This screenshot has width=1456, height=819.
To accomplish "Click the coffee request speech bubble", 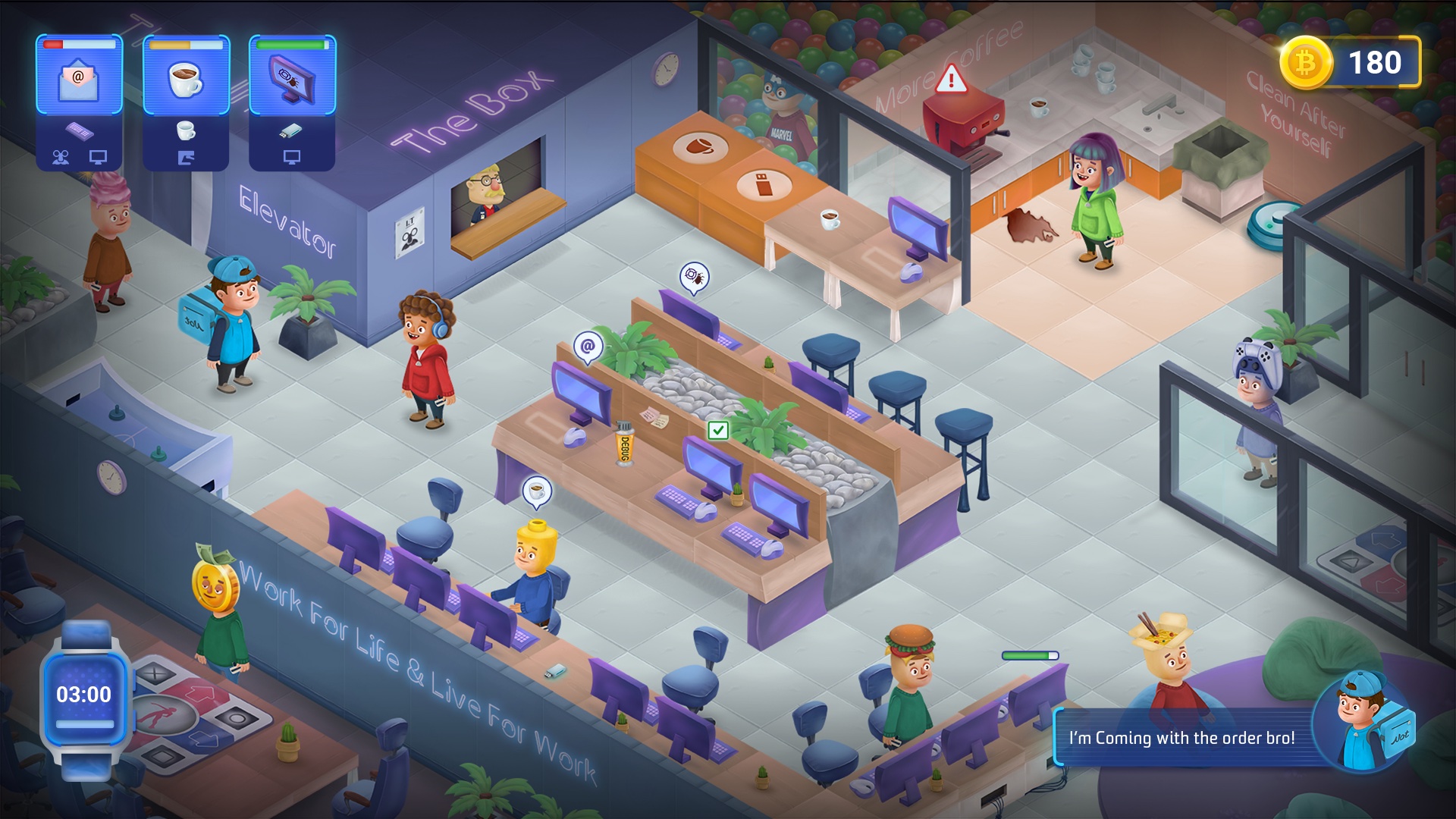I will coord(537,491).
